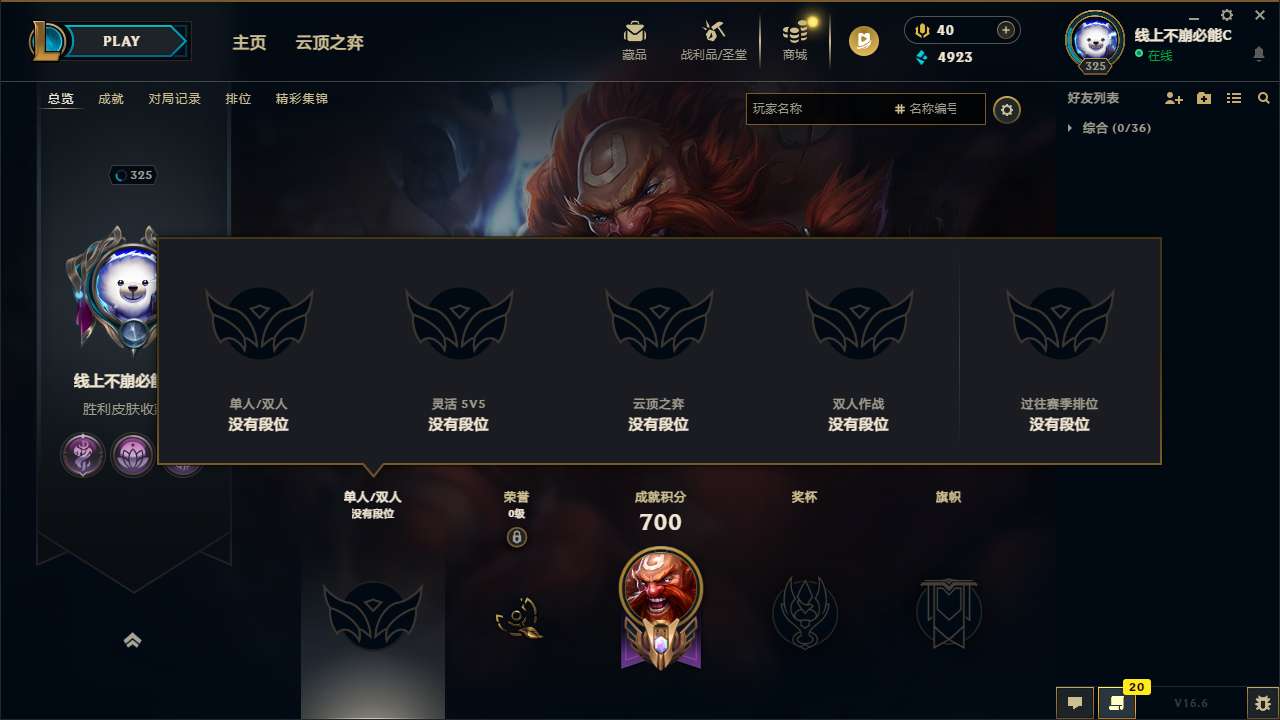Open the Loot (战利品/圣堂) page
This screenshot has width=1280, height=720.
[x=713, y=40]
